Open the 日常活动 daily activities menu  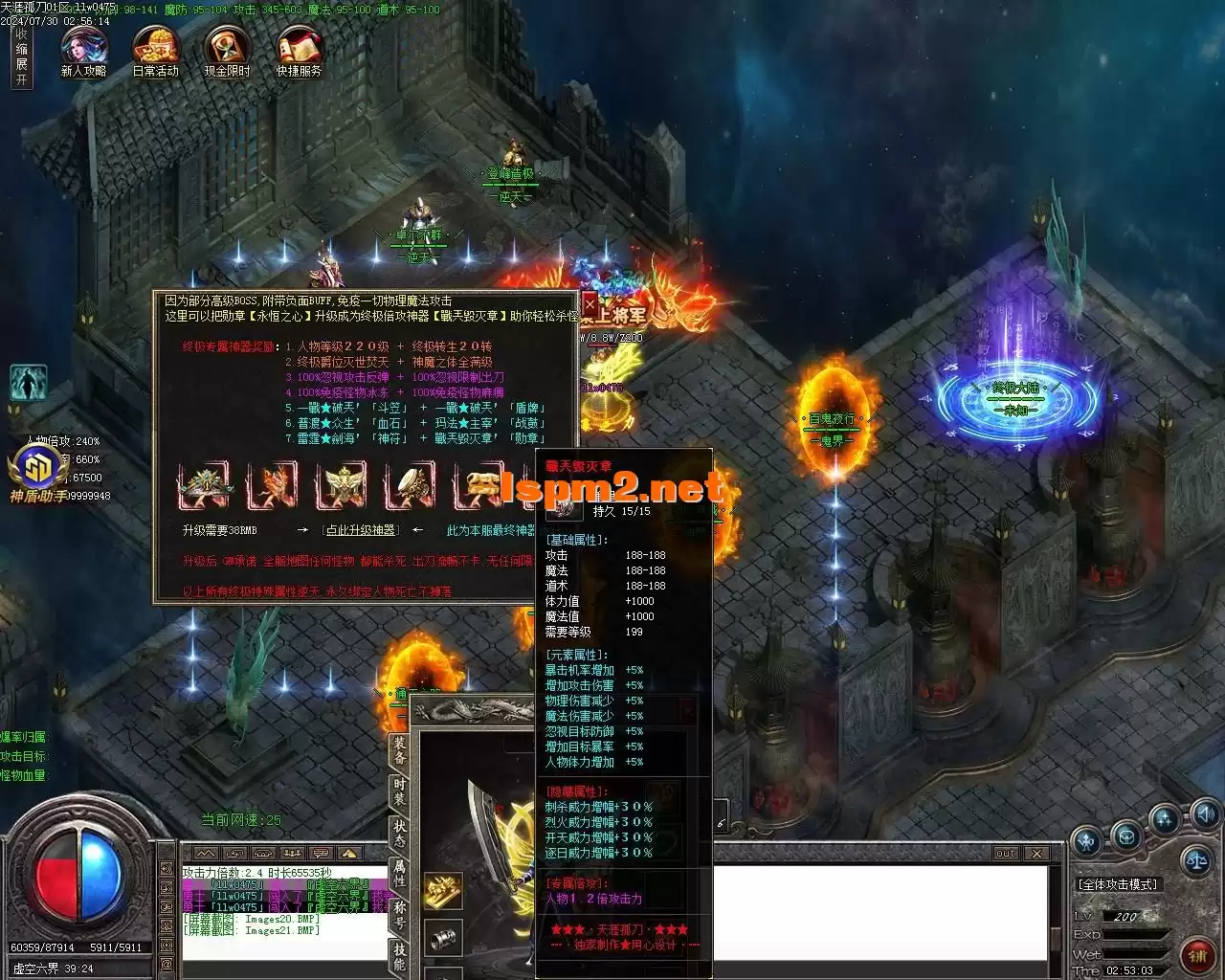pyautogui.click(x=155, y=48)
